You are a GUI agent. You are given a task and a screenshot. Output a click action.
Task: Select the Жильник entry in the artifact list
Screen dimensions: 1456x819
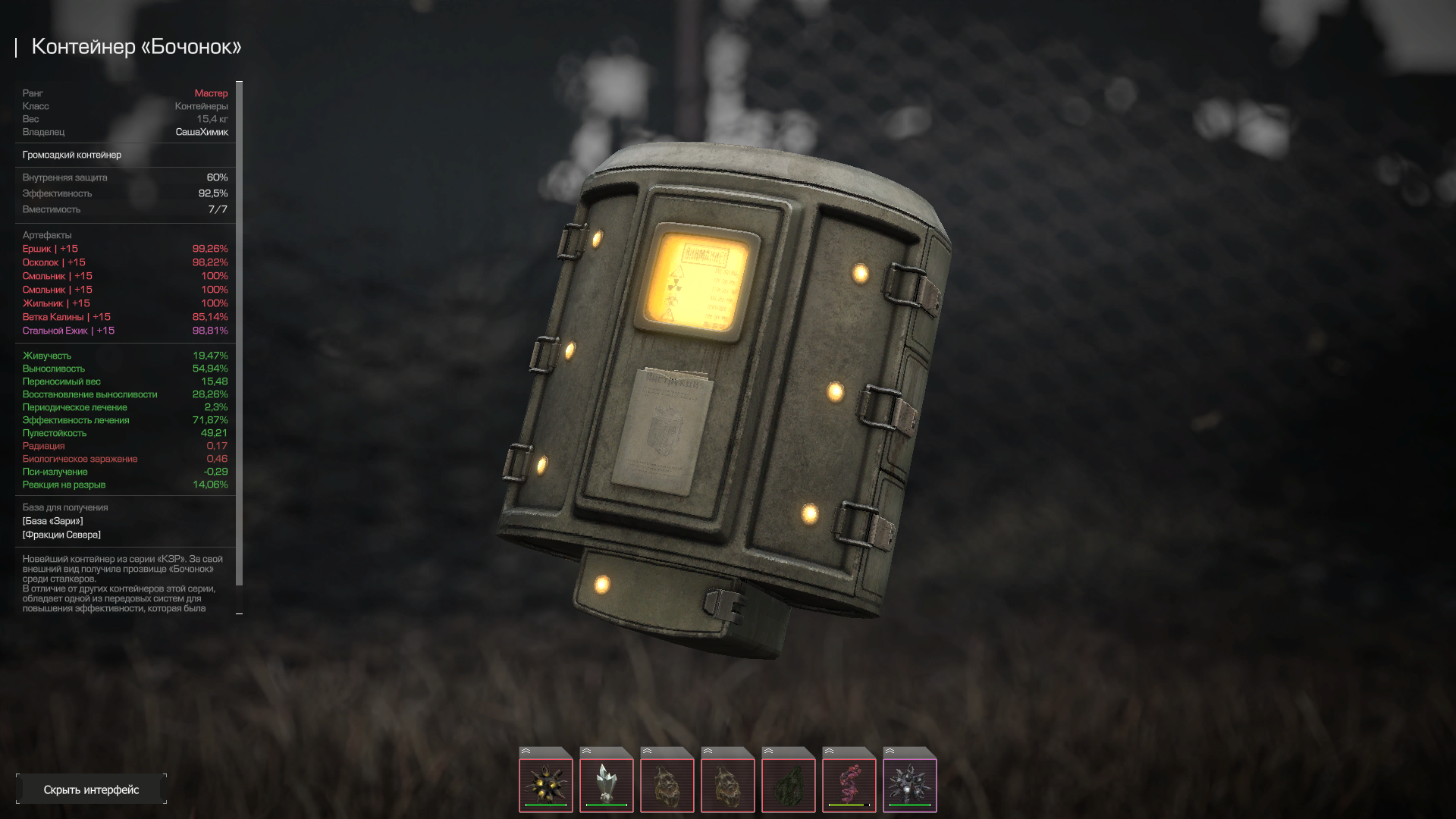(56, 303)
